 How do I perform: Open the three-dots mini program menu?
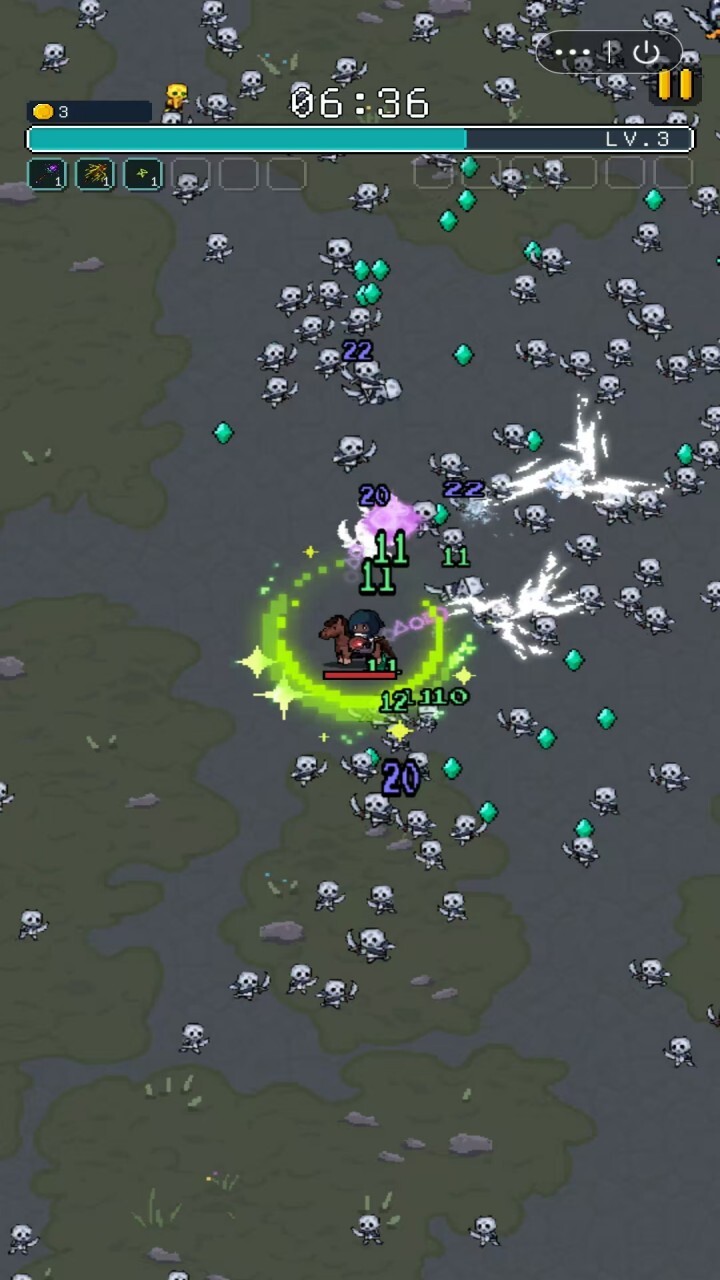[x=573, y=52]
